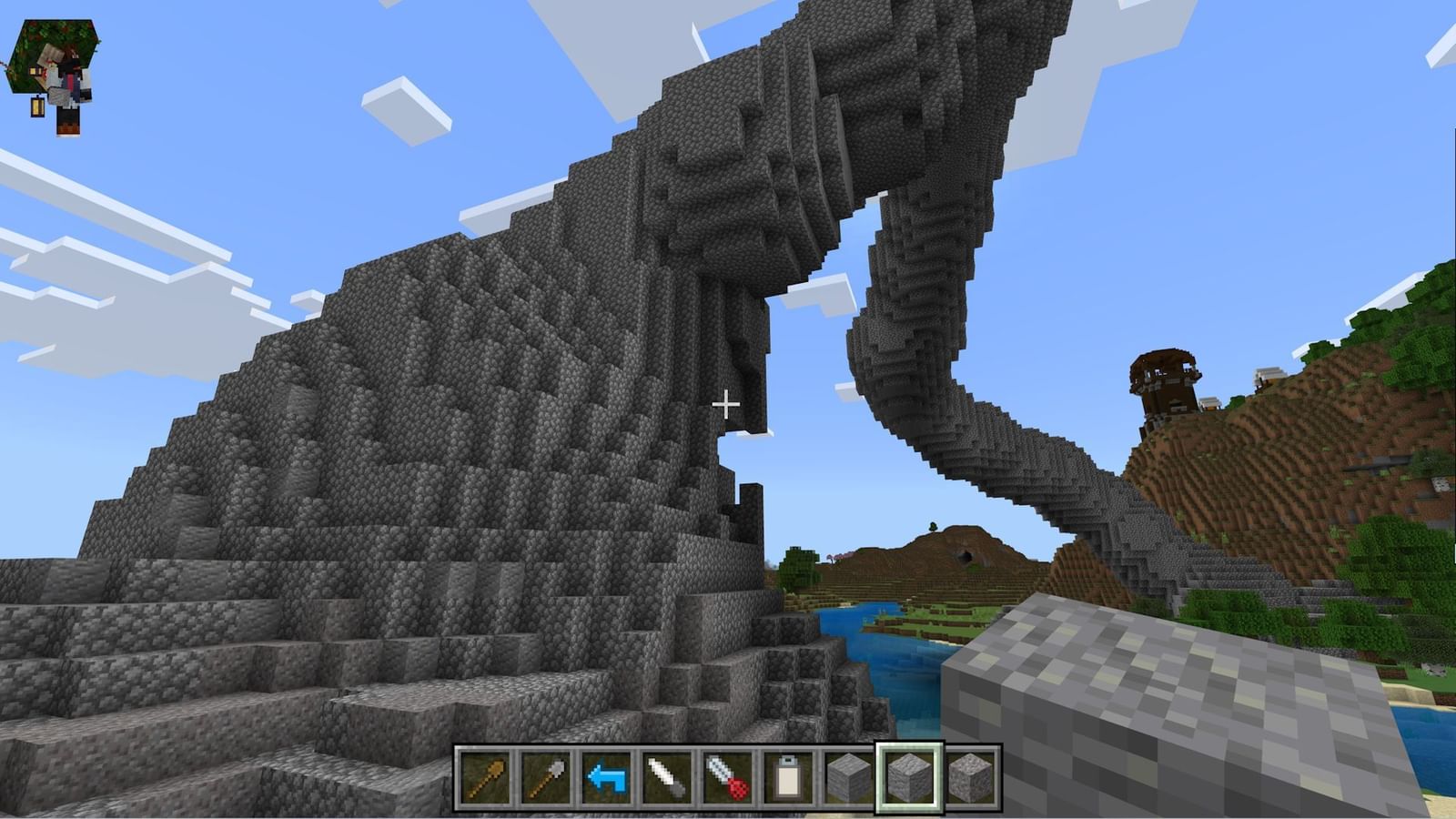
Task: Click the player preview in the top-left corner
Action: click(x=68, y=82)
